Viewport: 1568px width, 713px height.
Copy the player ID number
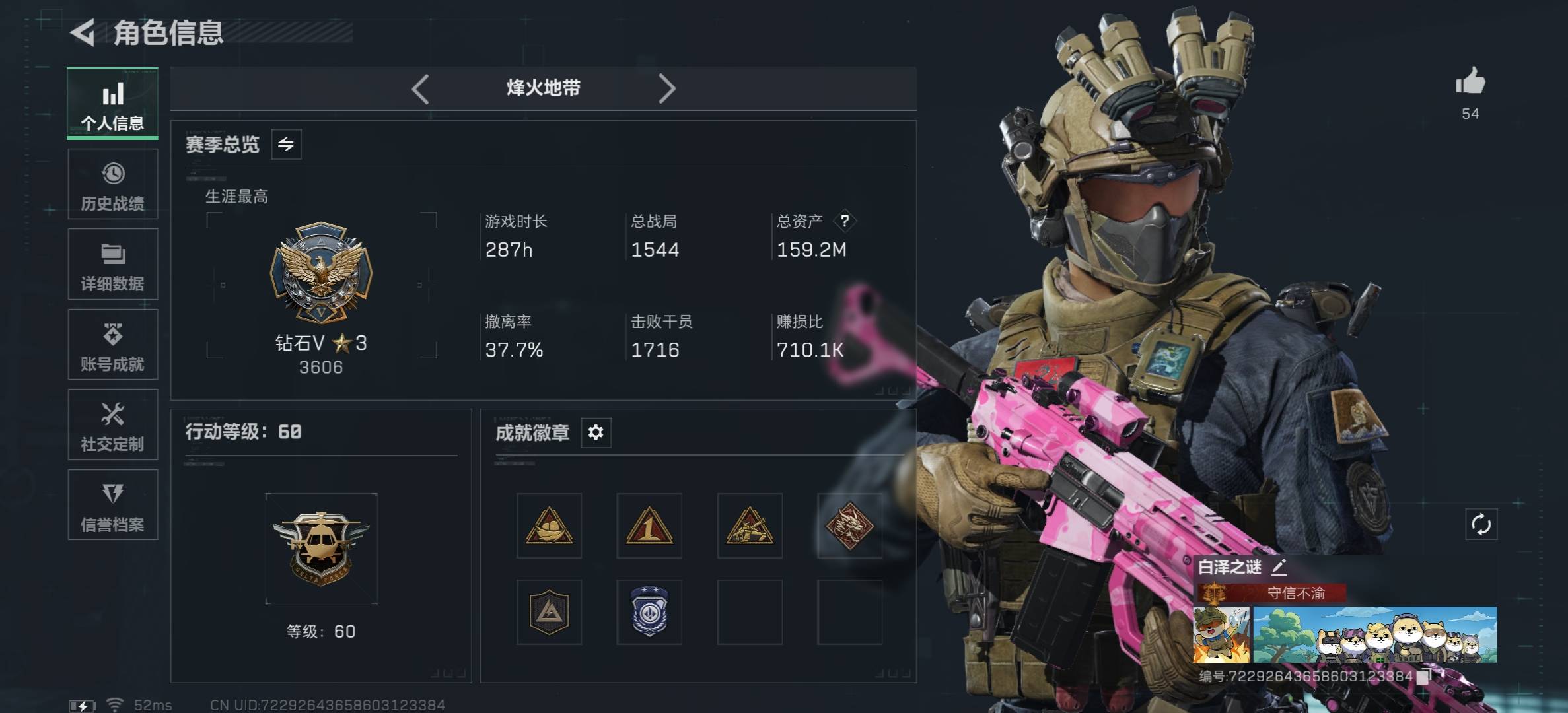(x=1423, y=676)
